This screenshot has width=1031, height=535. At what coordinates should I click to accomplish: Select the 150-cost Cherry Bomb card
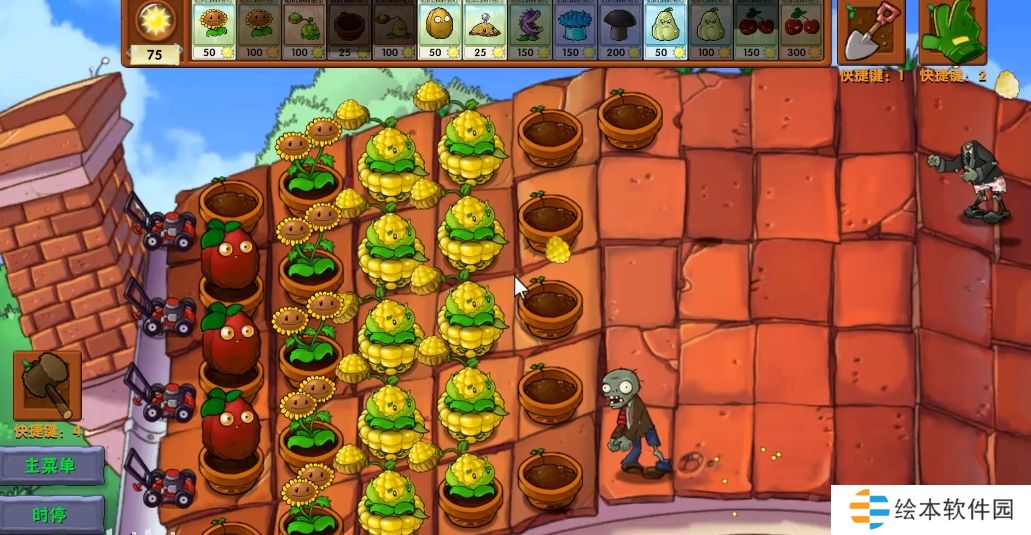[755, 30]
